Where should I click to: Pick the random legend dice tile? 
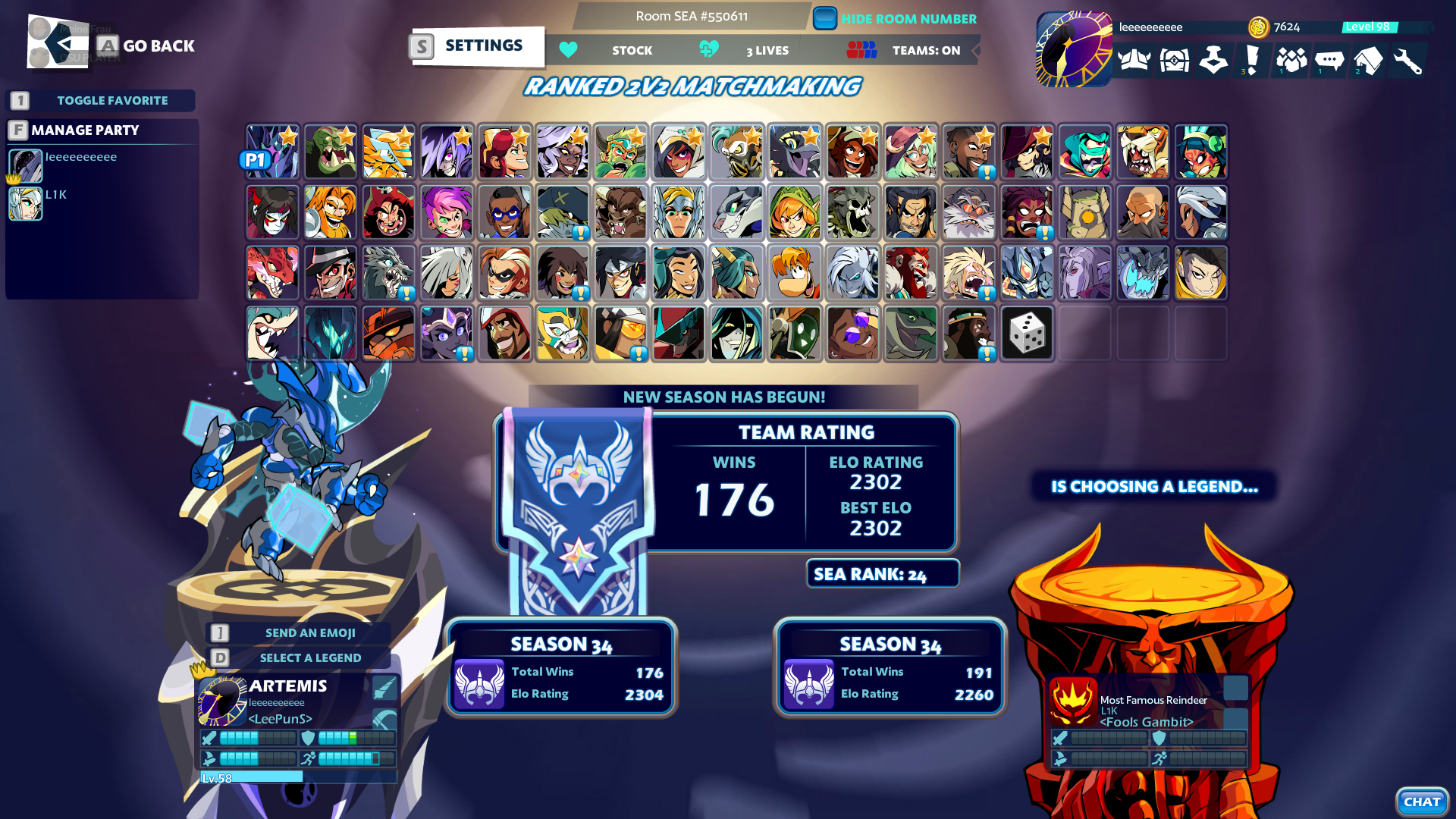click(x=1026, y=334)
